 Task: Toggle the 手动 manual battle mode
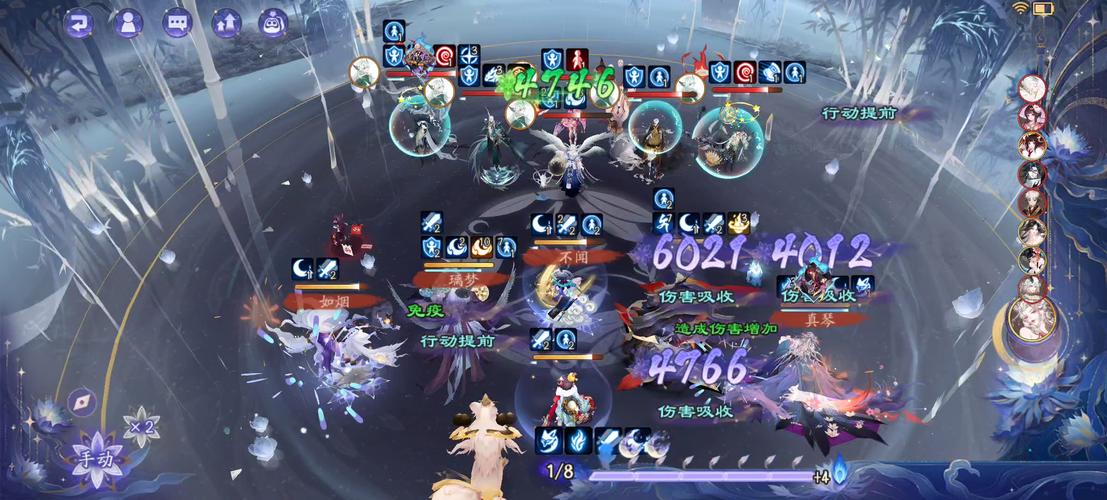(x=98, y=457)
